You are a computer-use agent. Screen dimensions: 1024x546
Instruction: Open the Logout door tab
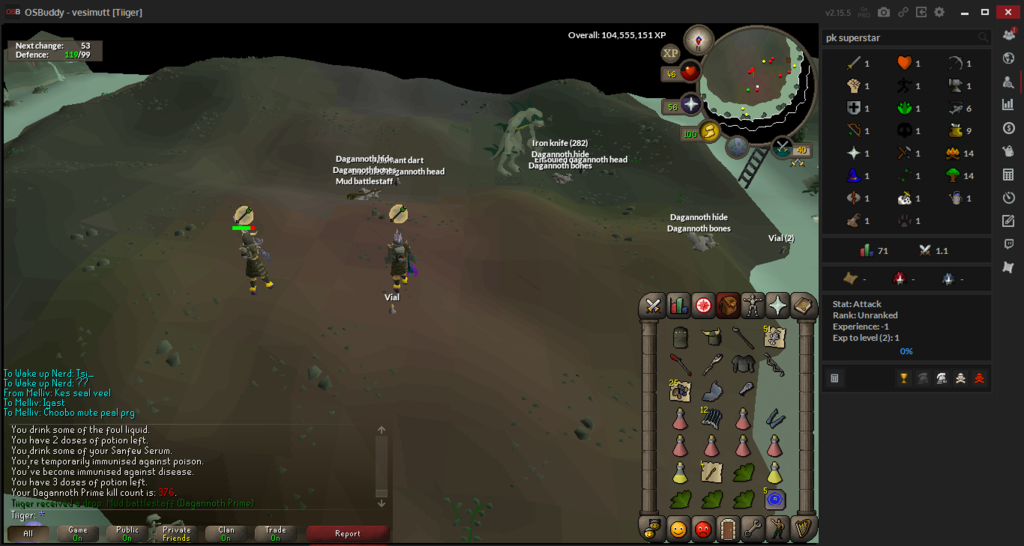point(728,527)
